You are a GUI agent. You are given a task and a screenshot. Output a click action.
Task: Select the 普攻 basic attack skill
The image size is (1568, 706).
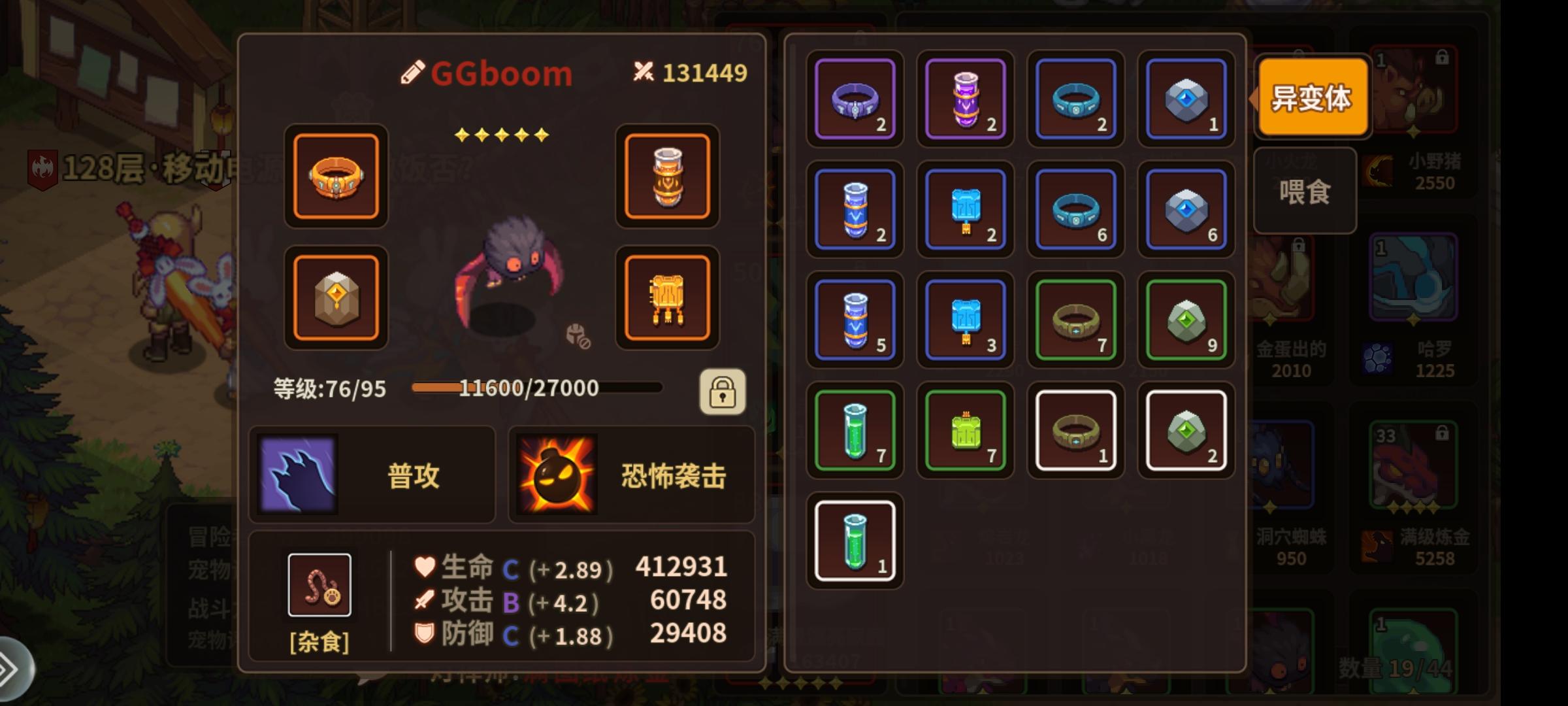click(371, 475)
